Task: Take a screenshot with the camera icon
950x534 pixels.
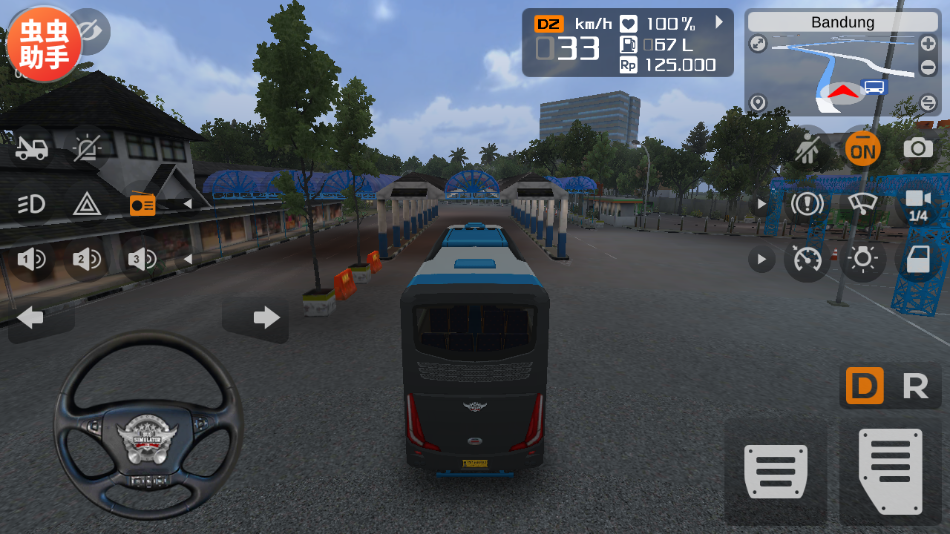Action: click(x=917, y=150)
